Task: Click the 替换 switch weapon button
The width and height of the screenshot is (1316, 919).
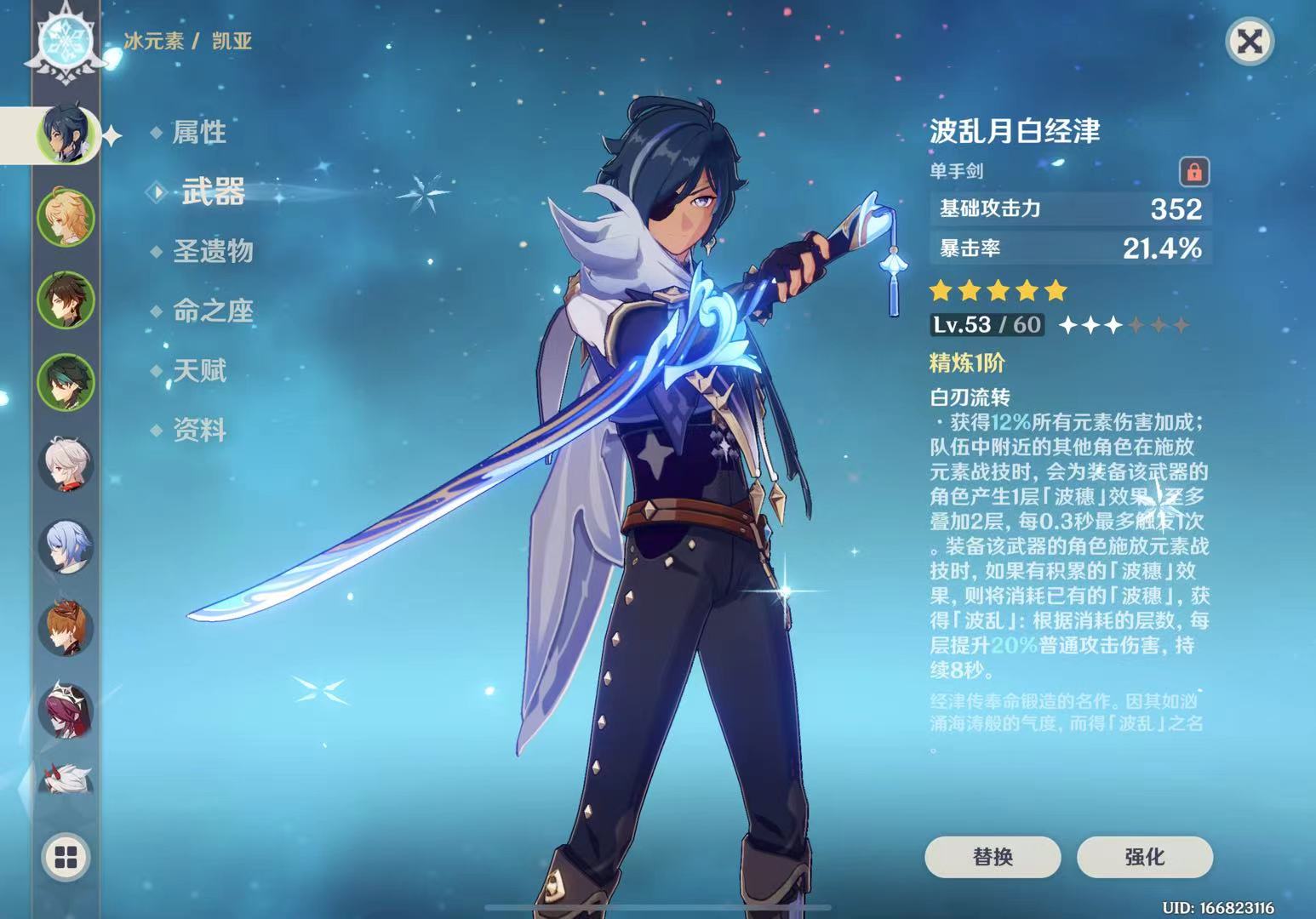Action: (993, 856)
